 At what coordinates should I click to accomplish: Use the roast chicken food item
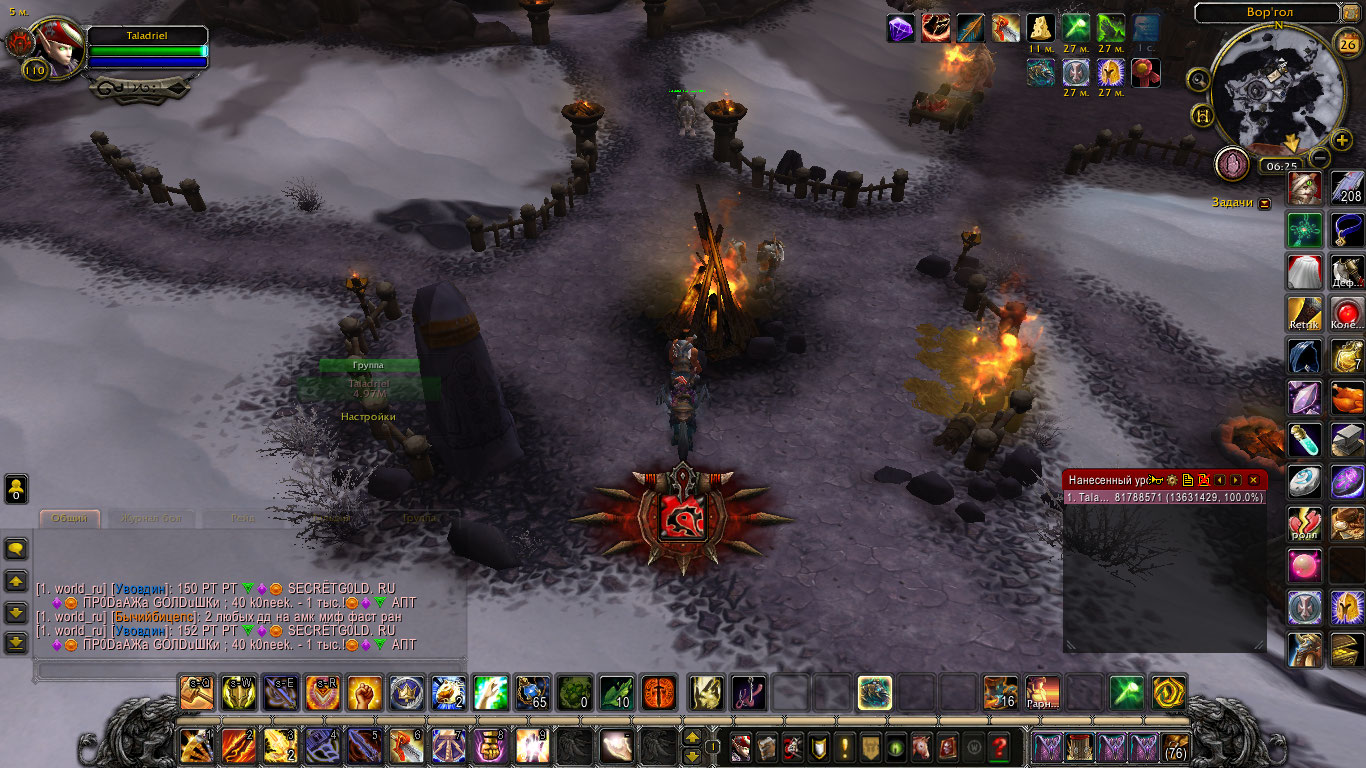(1347, 400)
